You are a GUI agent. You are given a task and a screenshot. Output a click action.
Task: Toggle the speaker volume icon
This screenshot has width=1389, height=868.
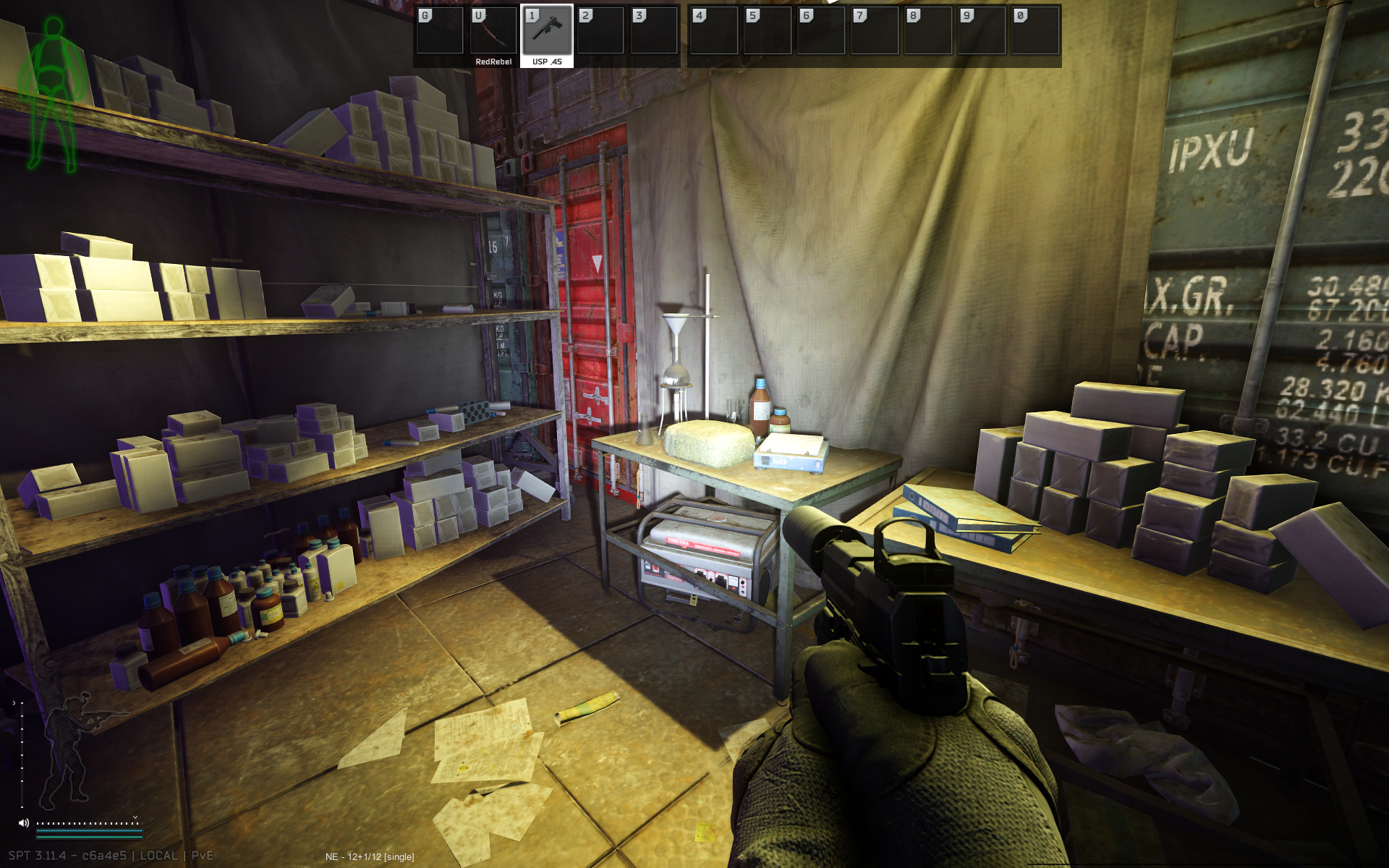(x=24, y=822)
